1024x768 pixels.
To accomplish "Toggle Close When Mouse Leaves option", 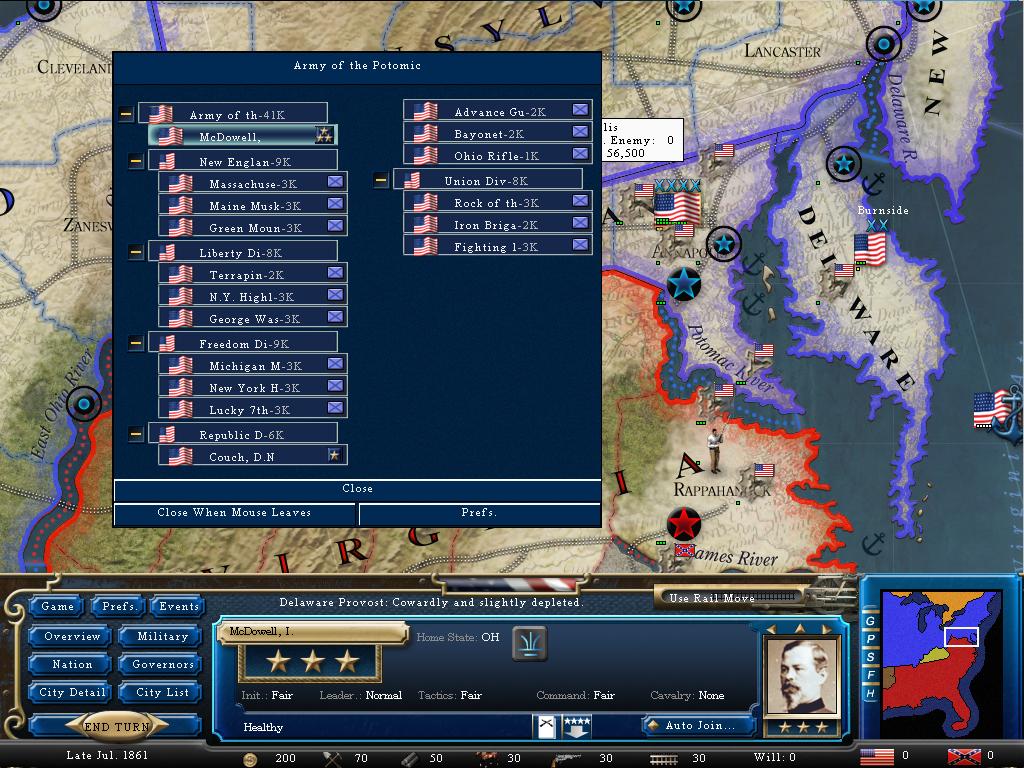I will point(235,513).
